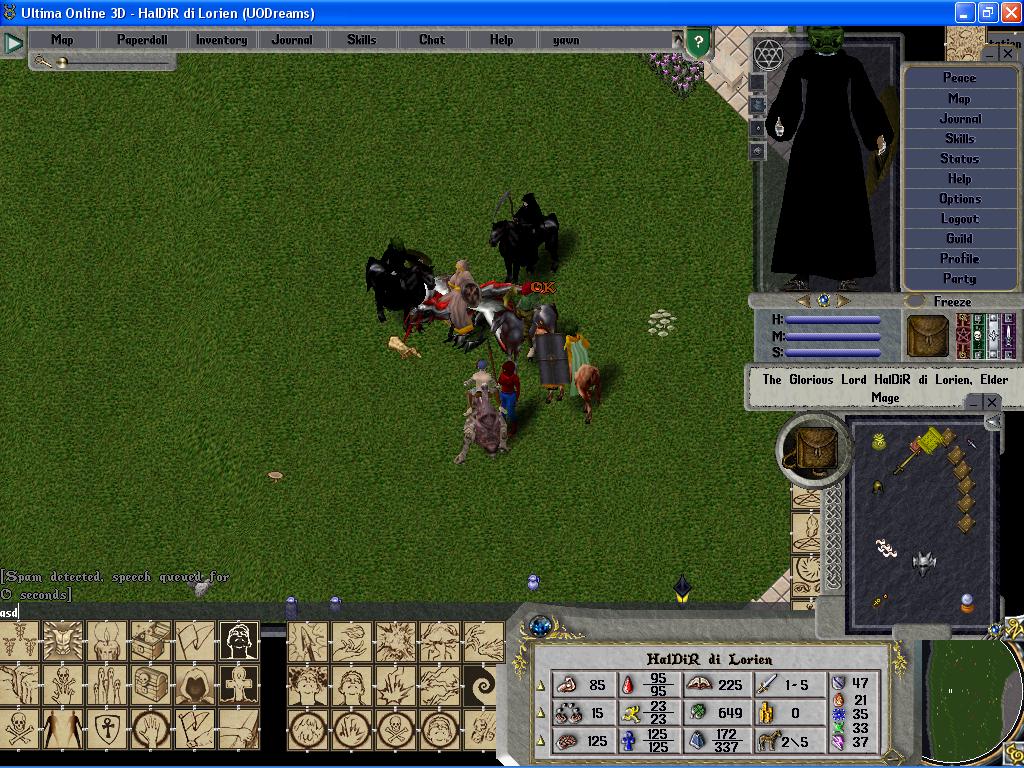Click the Freeze toggle under the paperdoll
The image size is (1024, 768).
pyautogui.click(x=951, y=302)
